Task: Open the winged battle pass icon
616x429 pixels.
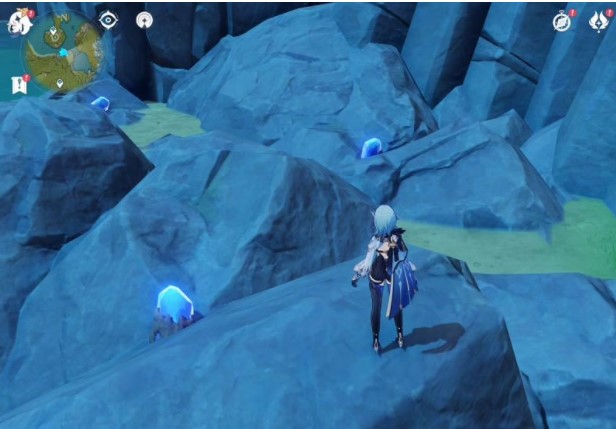Action: click(x=597, y=22)
